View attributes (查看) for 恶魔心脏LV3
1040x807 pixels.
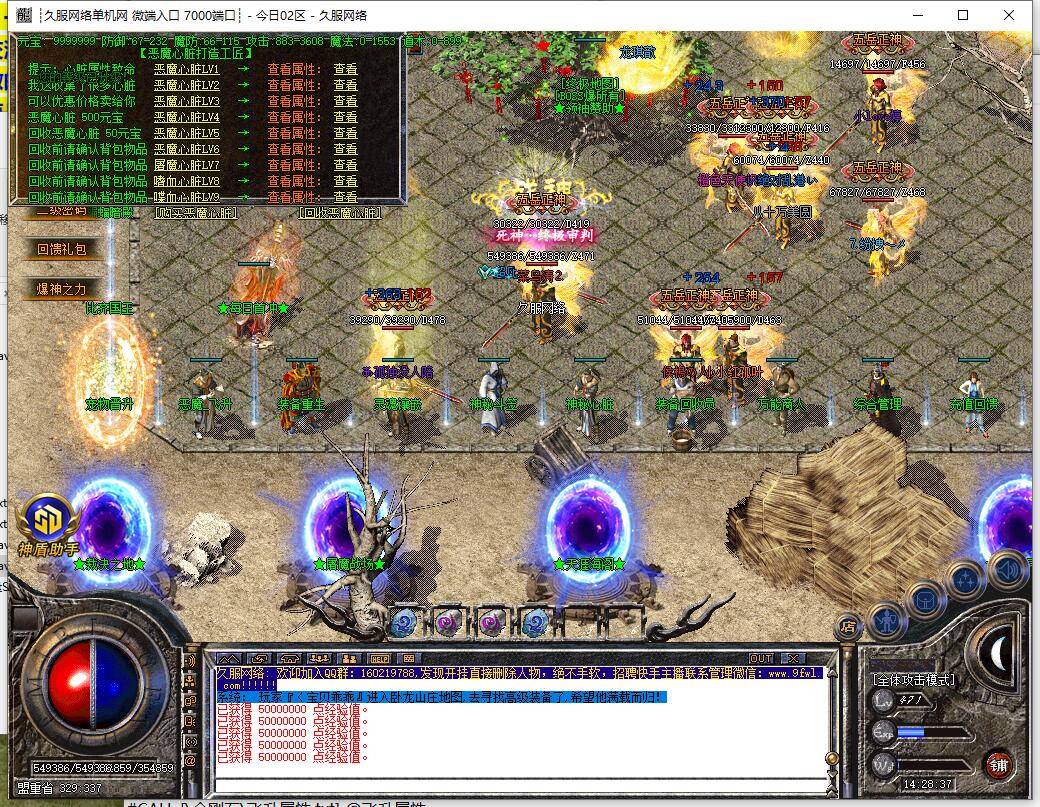tap(345, 101)
